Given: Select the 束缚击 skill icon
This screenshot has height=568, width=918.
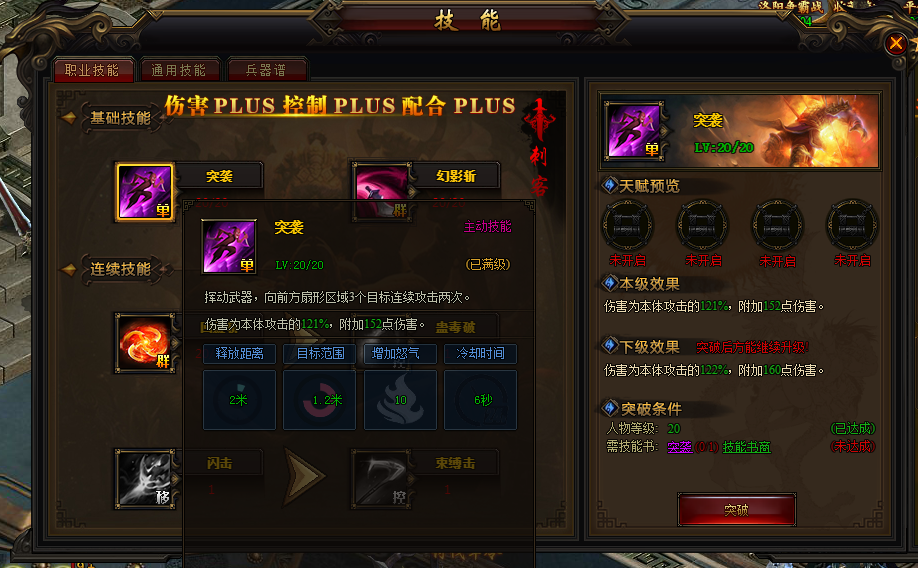Looking at the screenshot, I should (x=380, y=477).
